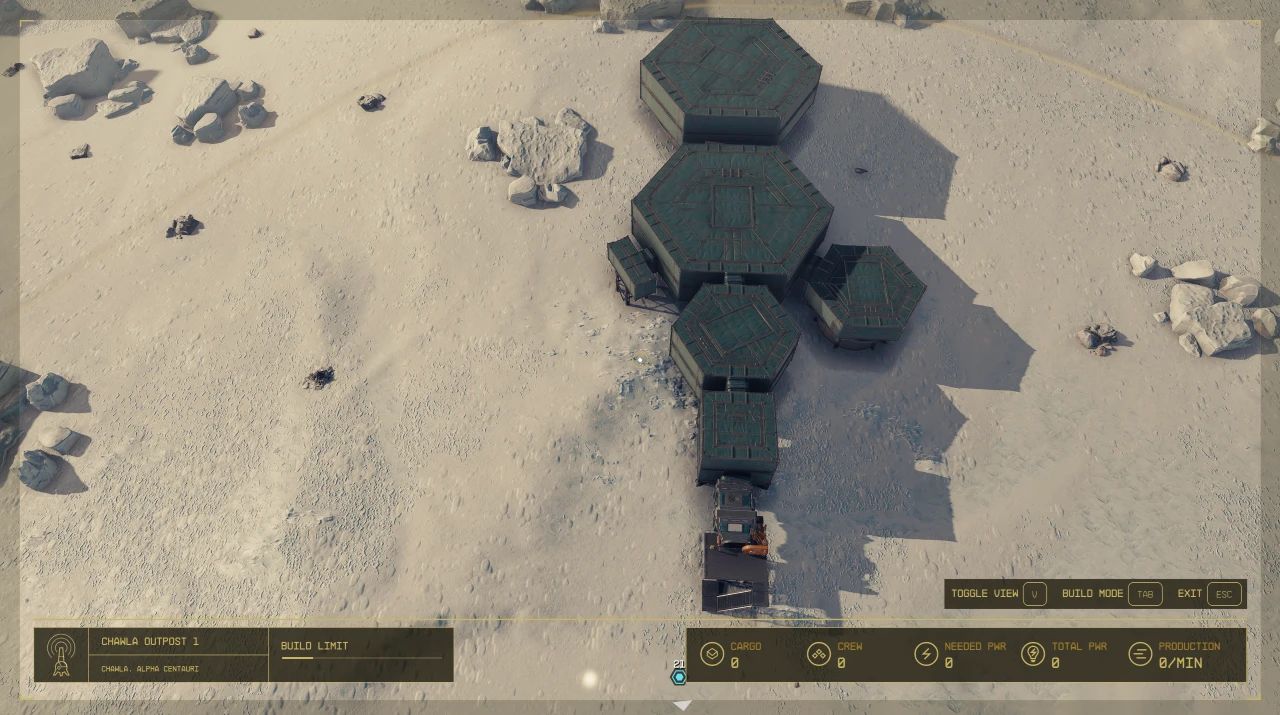
Task: Select the Chawla Outpost 1 beacon icon
Action: [61, 655]
